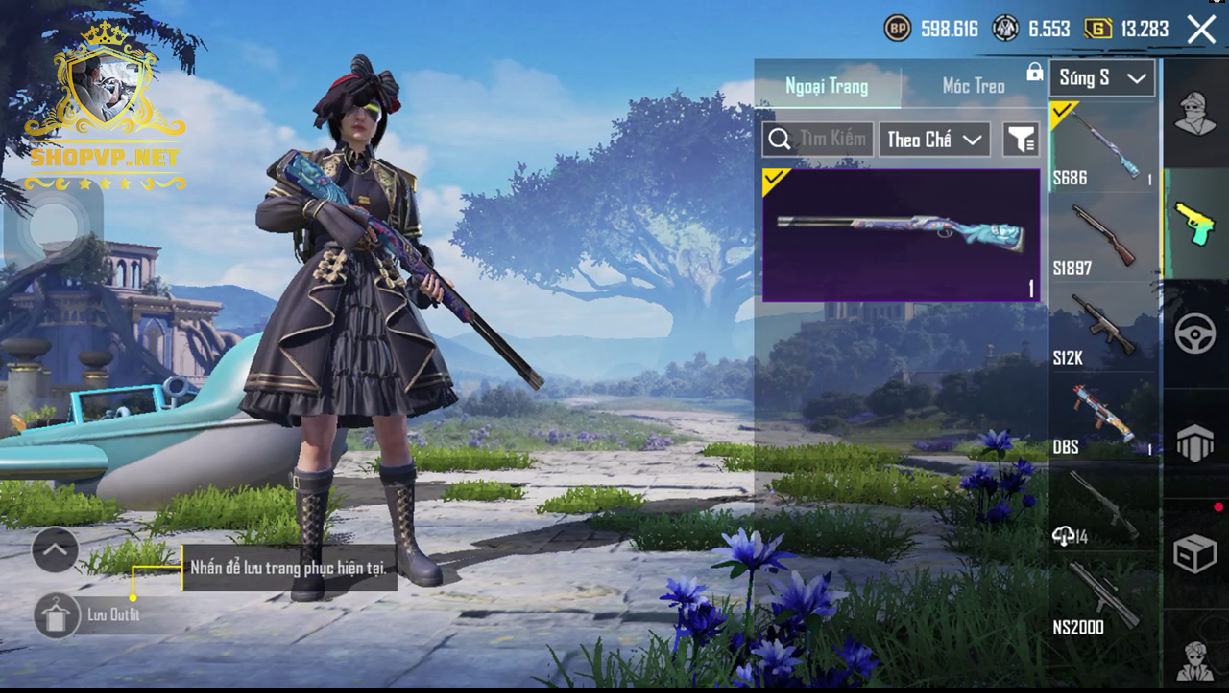Open the vehicle steering wheel category

click(1195, 333)
